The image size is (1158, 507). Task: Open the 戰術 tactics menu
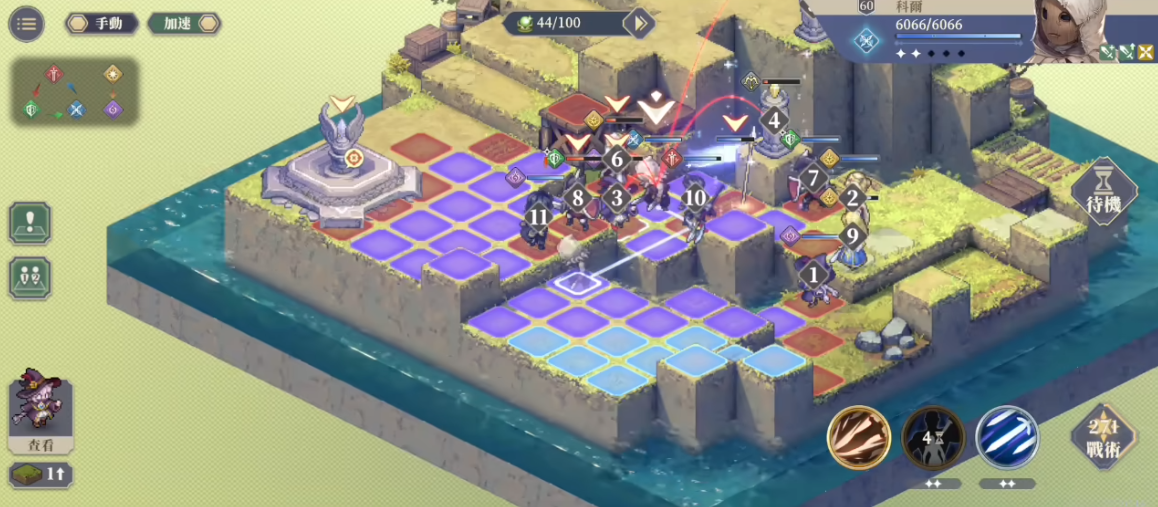[1104, 438]
